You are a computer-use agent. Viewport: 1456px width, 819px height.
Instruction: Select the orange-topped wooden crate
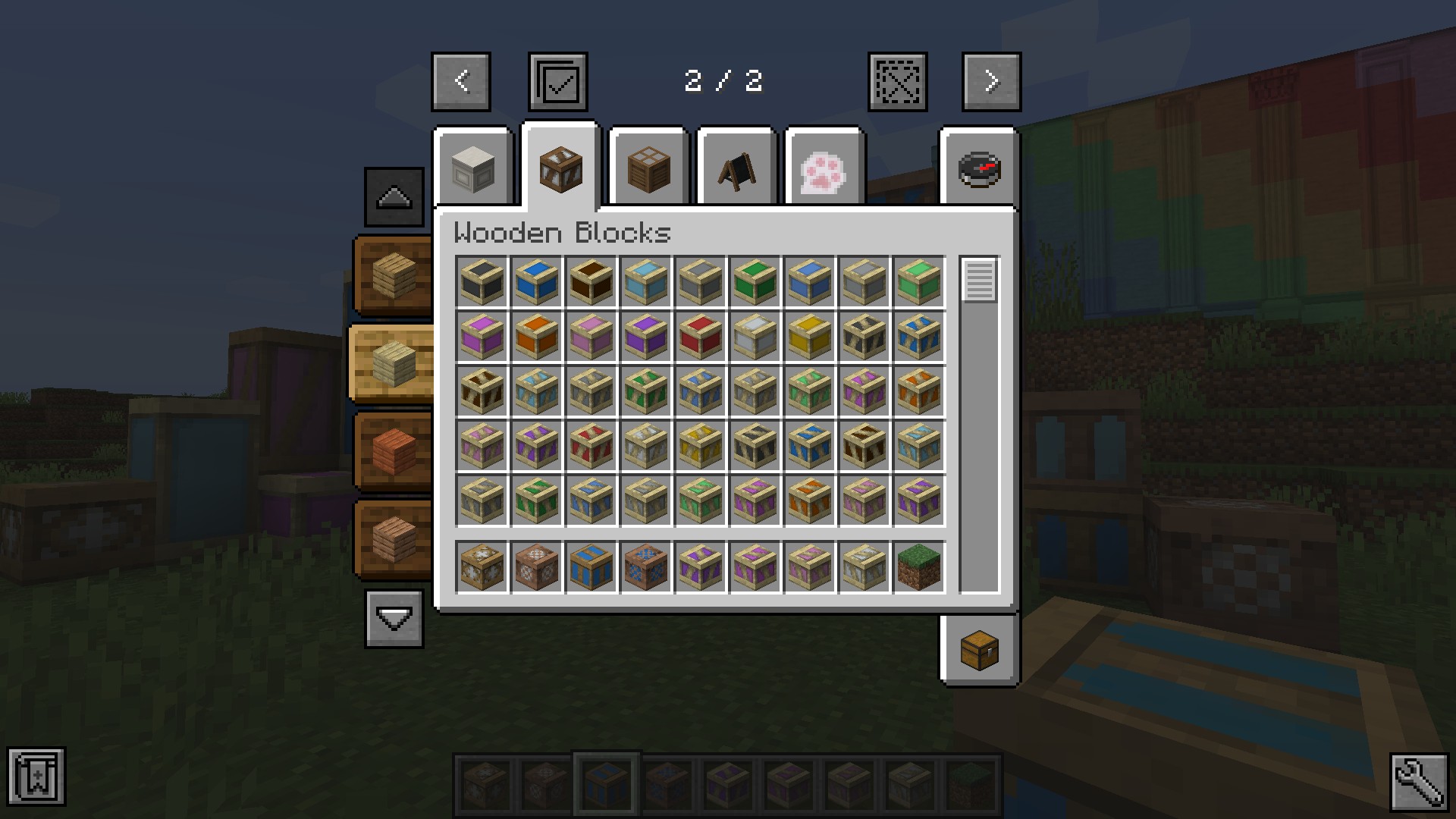click(x=536, y=336)
